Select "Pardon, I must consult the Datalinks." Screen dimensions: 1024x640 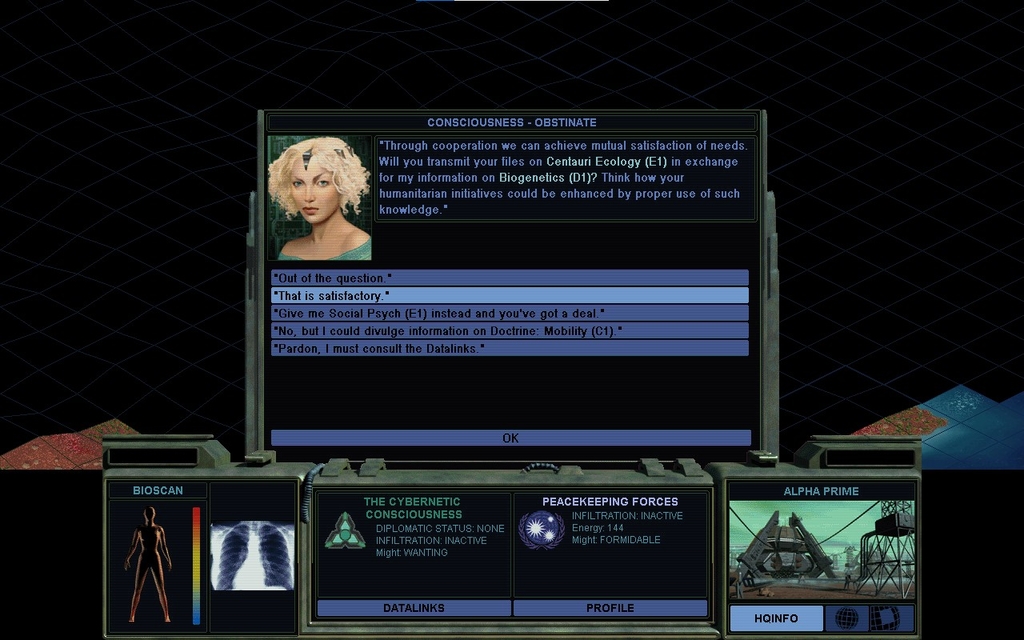click(509, 348)
